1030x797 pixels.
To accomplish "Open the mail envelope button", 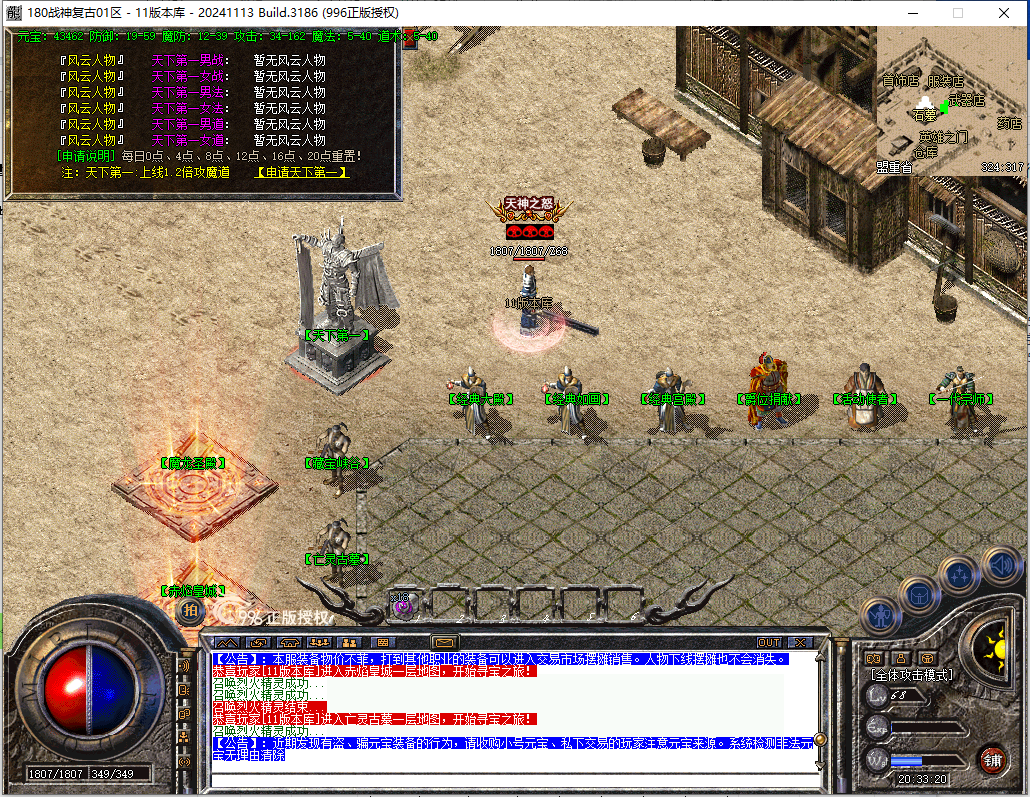I will coord(444,642).
